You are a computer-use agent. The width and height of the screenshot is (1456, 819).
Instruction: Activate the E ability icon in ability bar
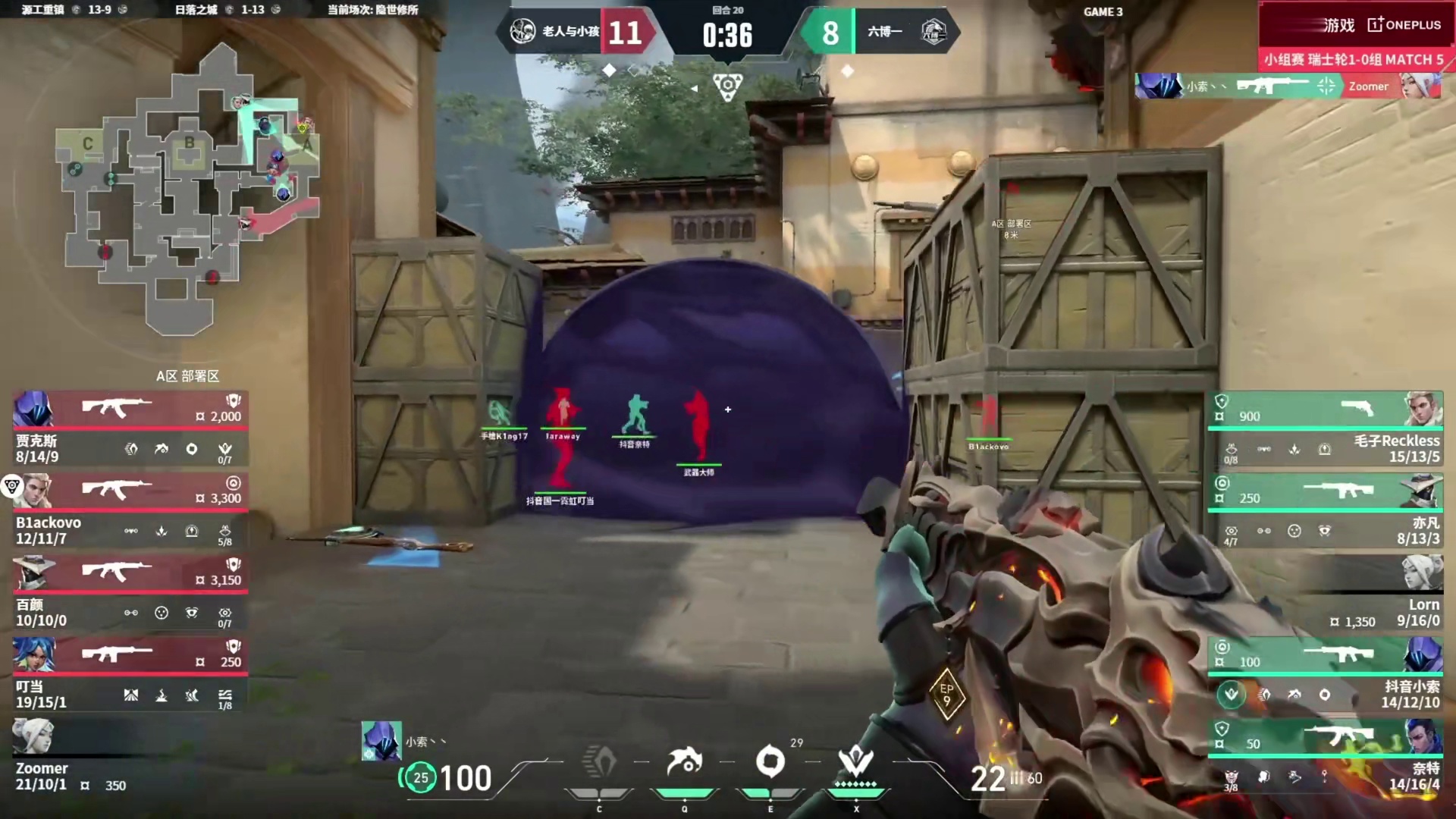tap(770, 762)
